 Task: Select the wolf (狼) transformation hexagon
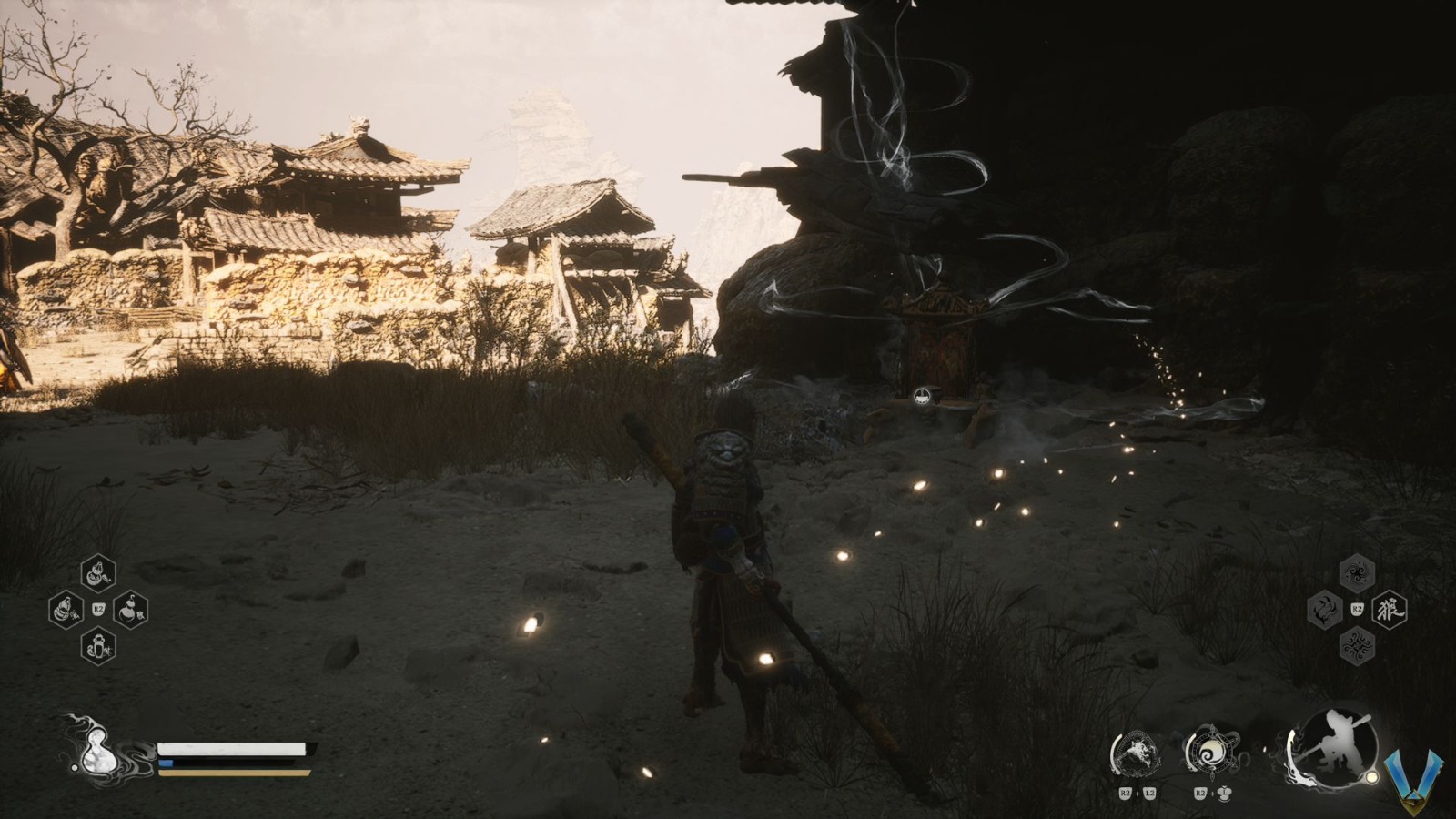click(x=1388, y=608)
